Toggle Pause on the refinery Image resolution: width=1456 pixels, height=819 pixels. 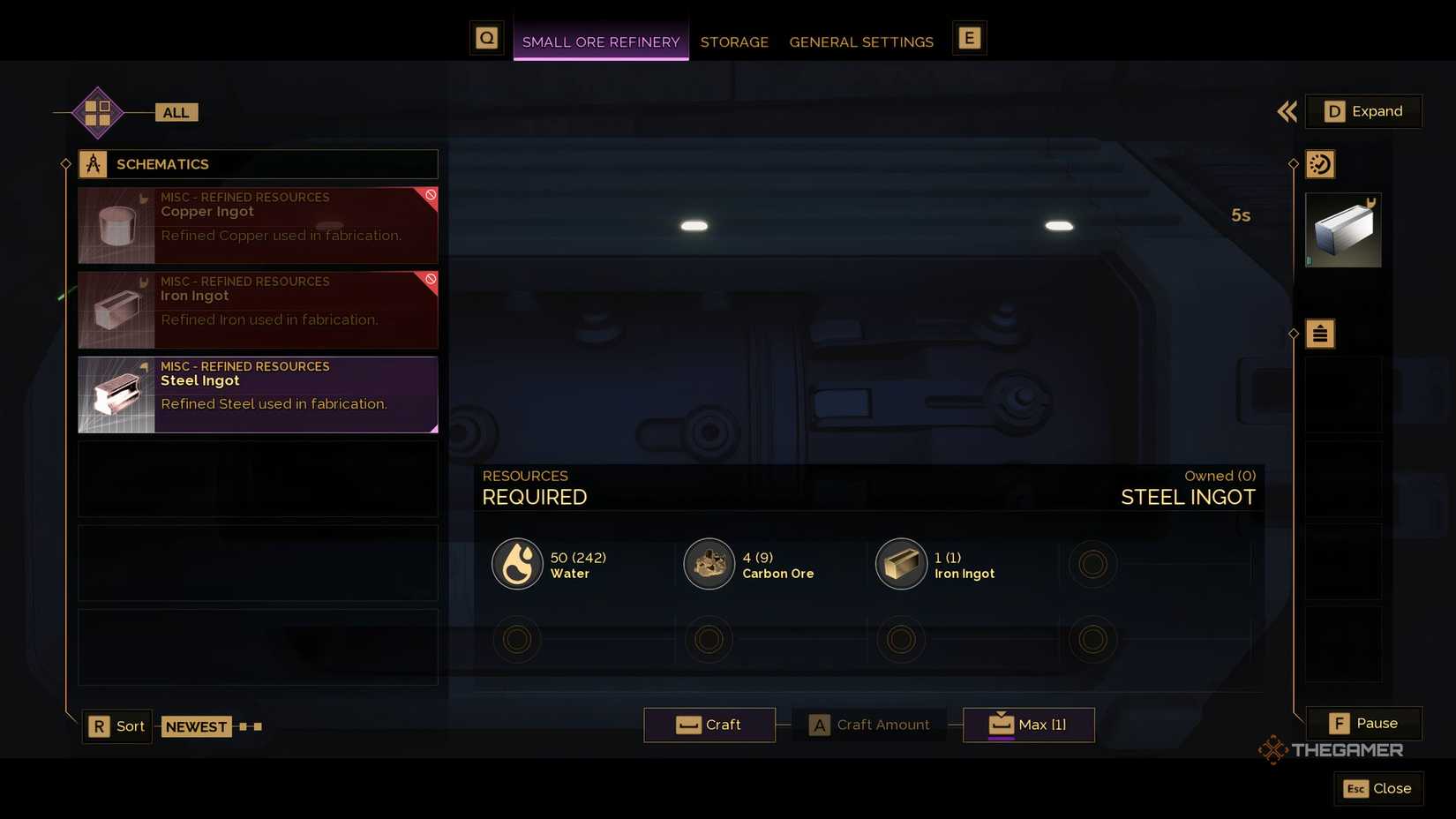point(1363,723)
